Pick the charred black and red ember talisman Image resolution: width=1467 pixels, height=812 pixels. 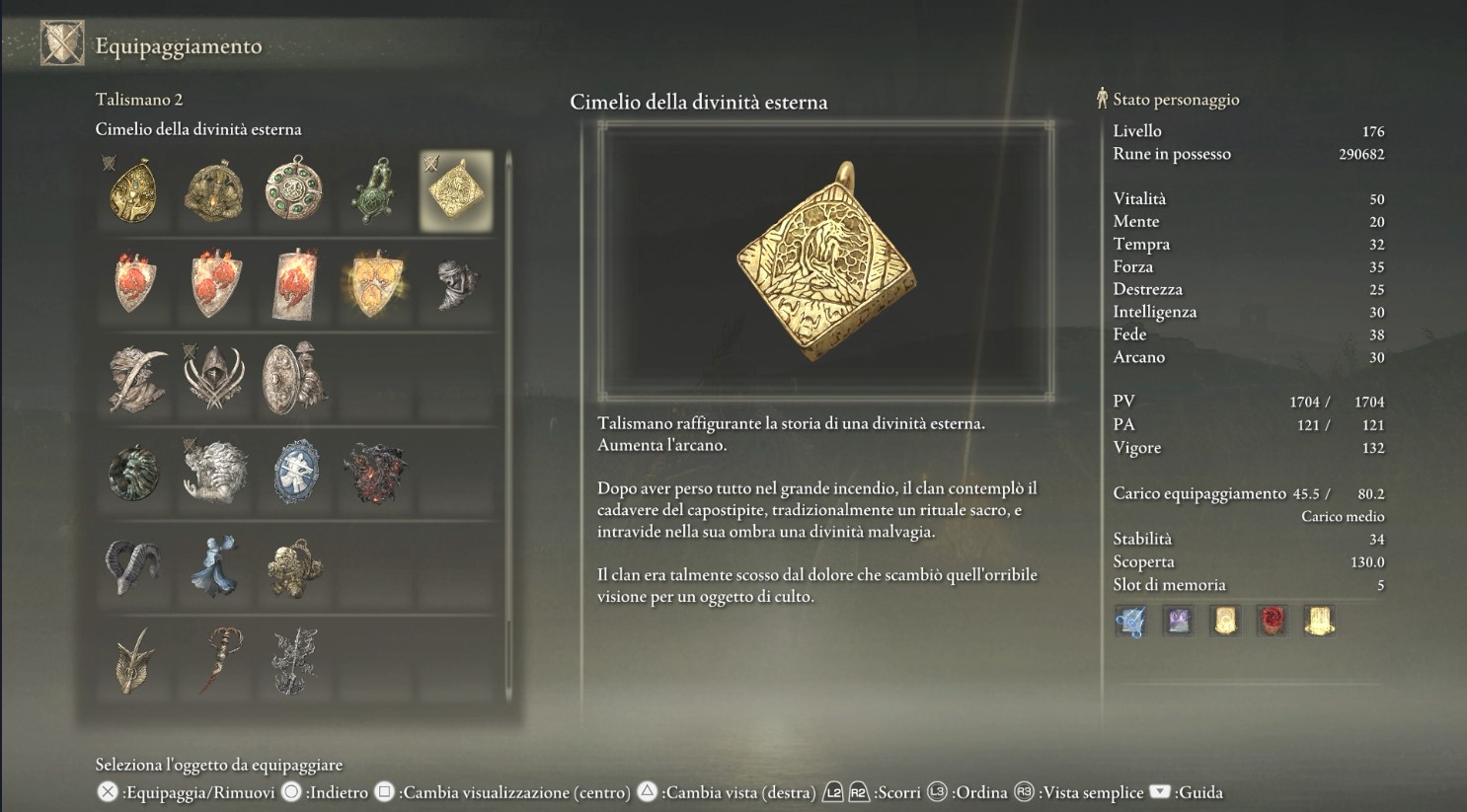(374, 474)
